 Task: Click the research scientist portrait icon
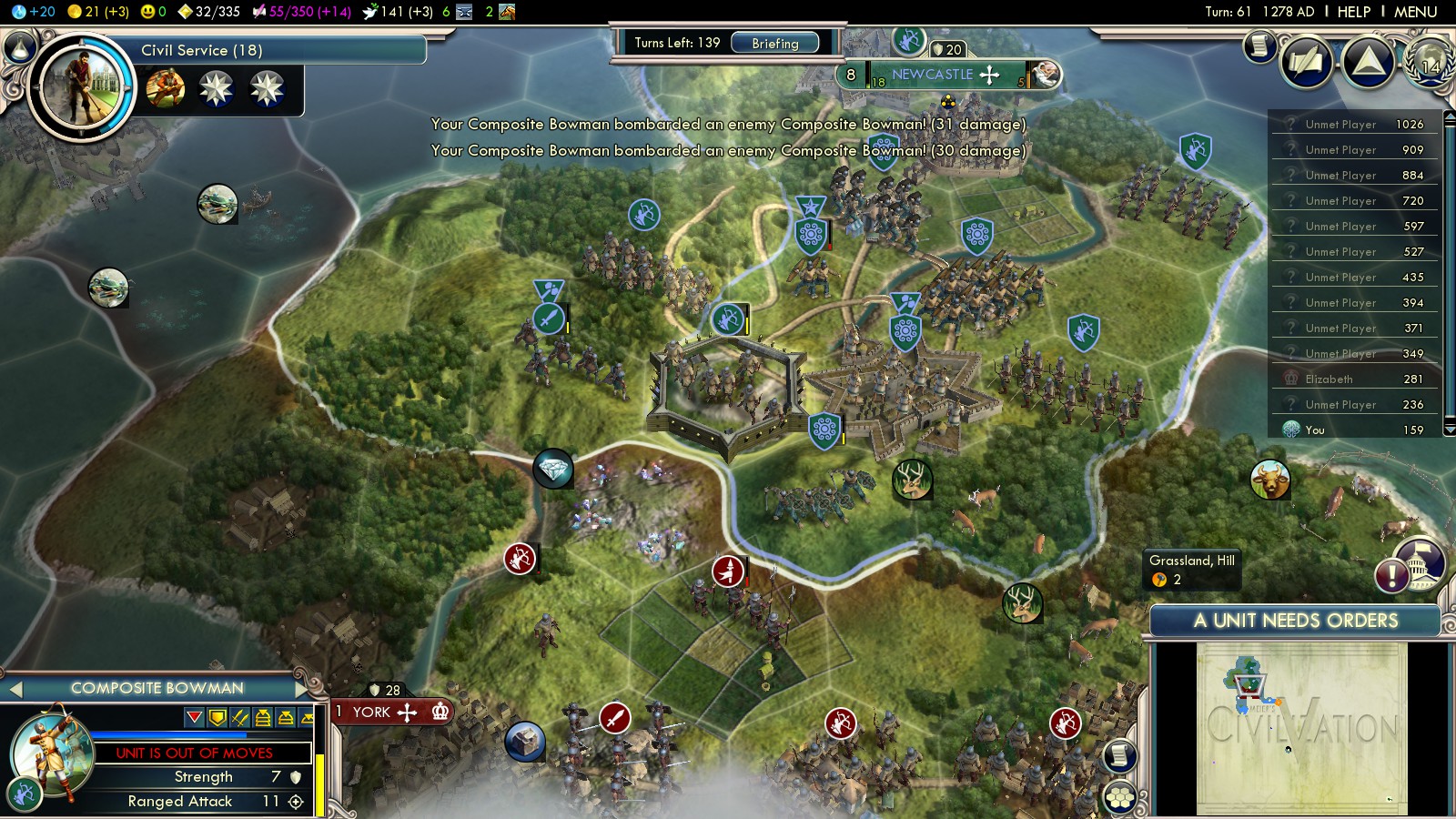click(x=80, y=86)
